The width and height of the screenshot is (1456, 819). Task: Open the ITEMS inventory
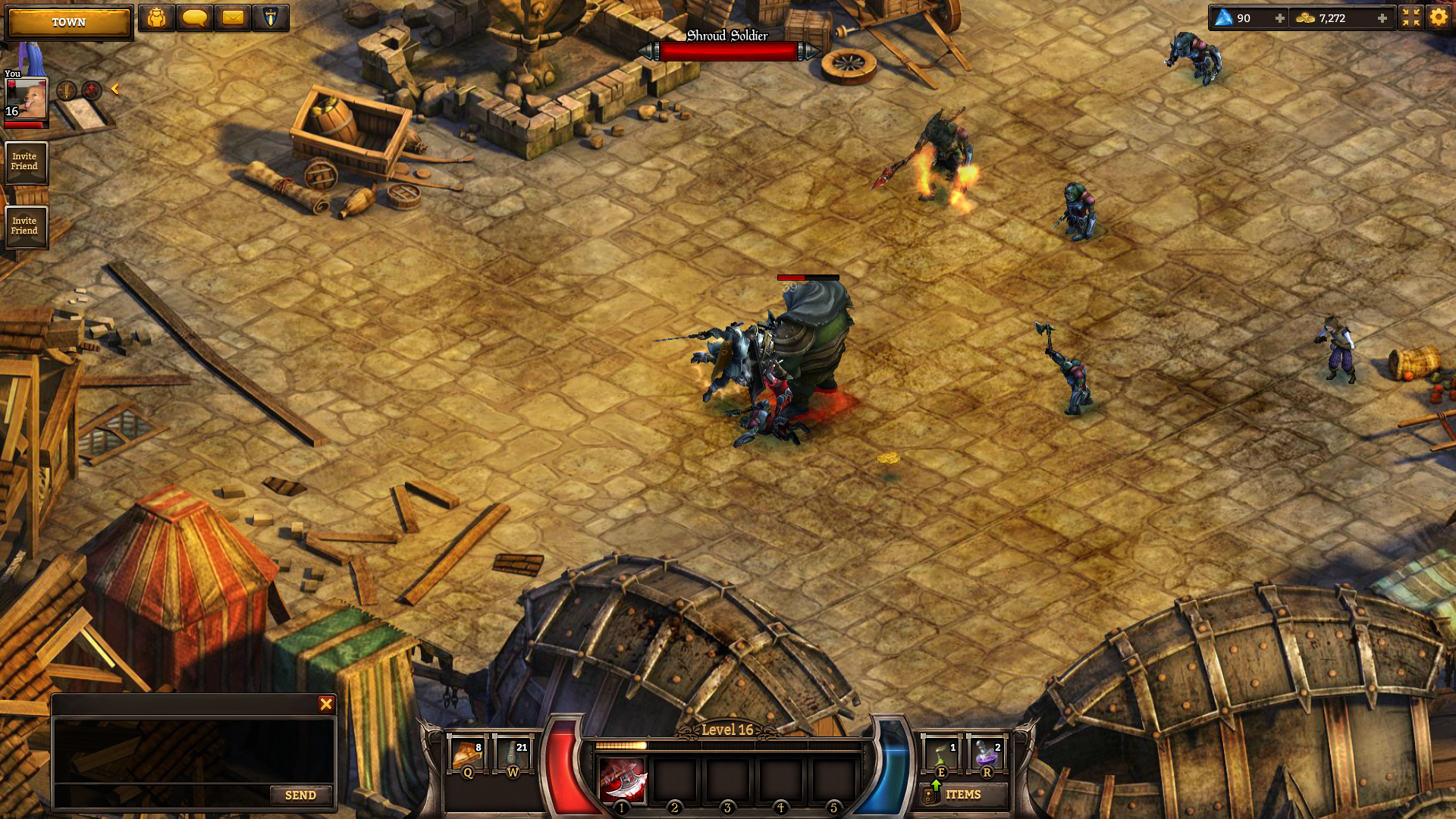click(x=962, y=795)
